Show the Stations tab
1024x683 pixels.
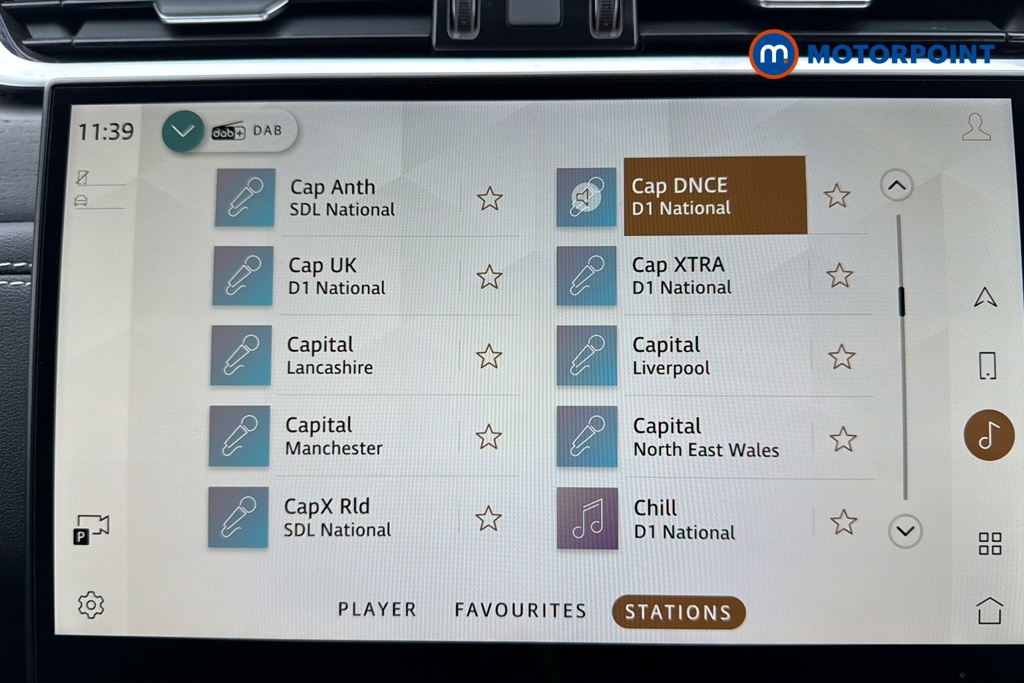pyautogui.click(x=678, y=612)
